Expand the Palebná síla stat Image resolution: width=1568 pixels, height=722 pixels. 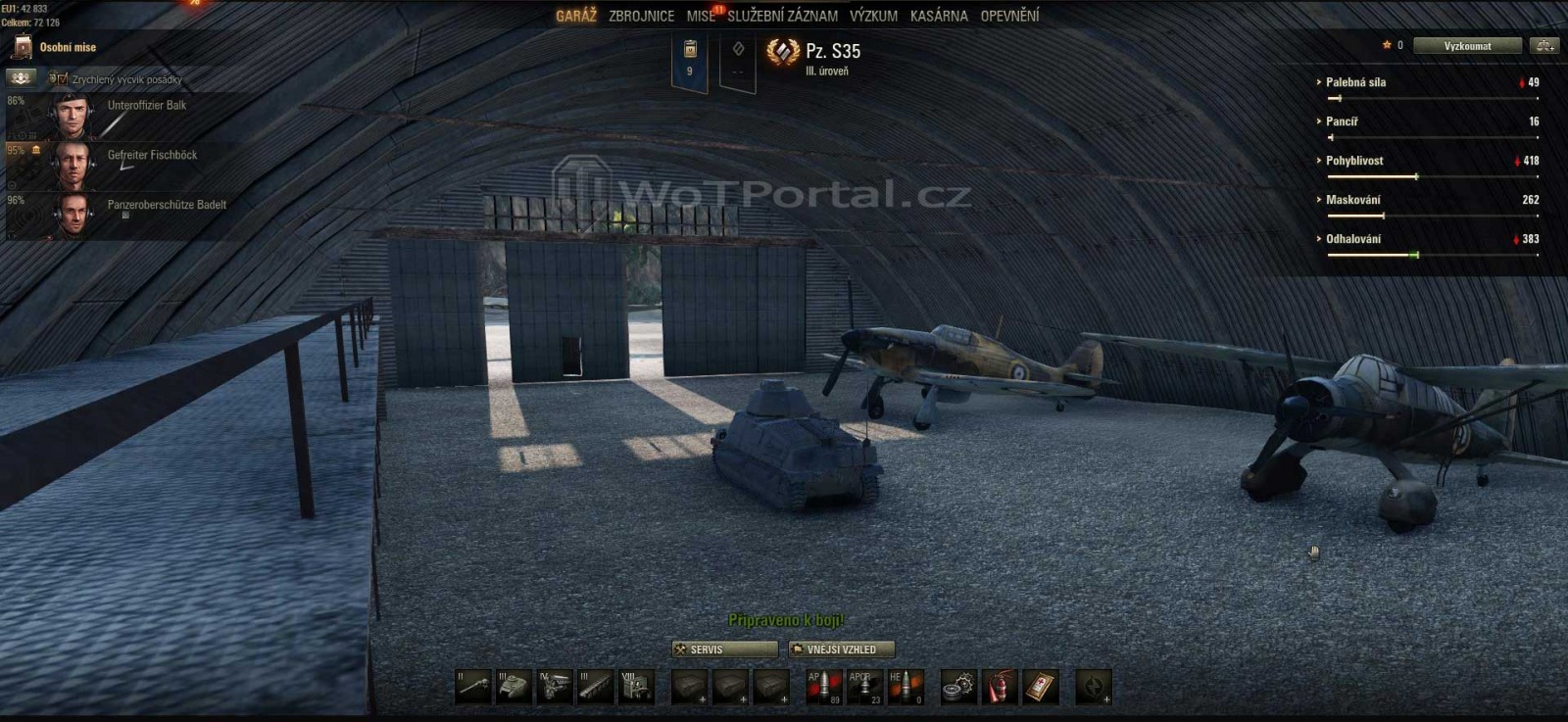[x=1355, y=82]
